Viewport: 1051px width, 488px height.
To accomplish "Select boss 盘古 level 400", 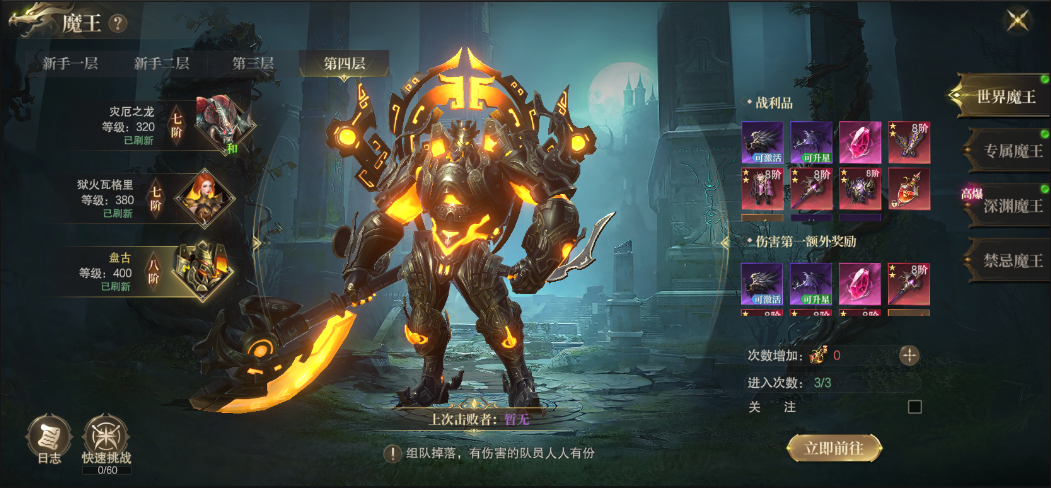I will click(x=160, y=269).
